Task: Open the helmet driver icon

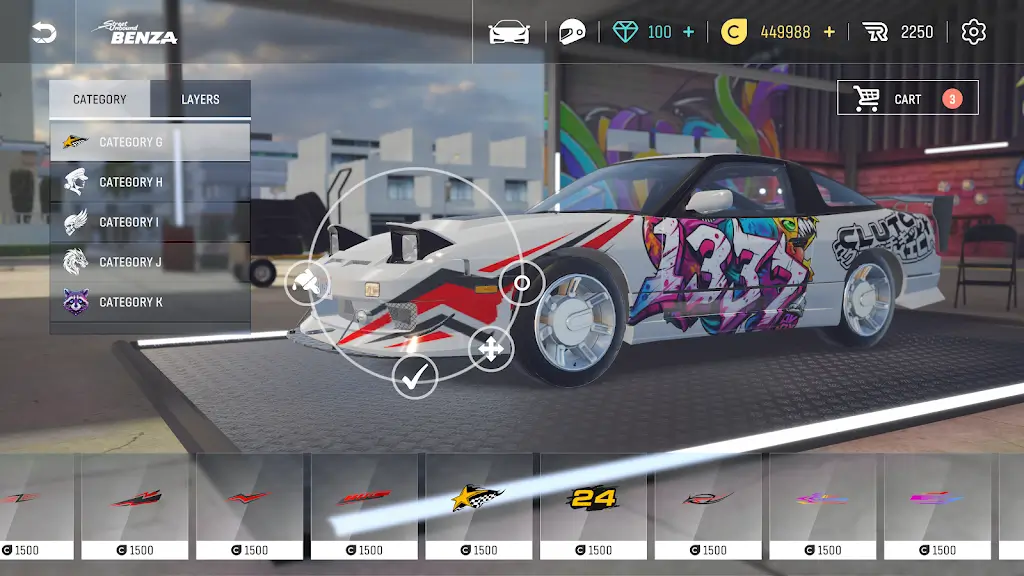Action: [571, 32]
